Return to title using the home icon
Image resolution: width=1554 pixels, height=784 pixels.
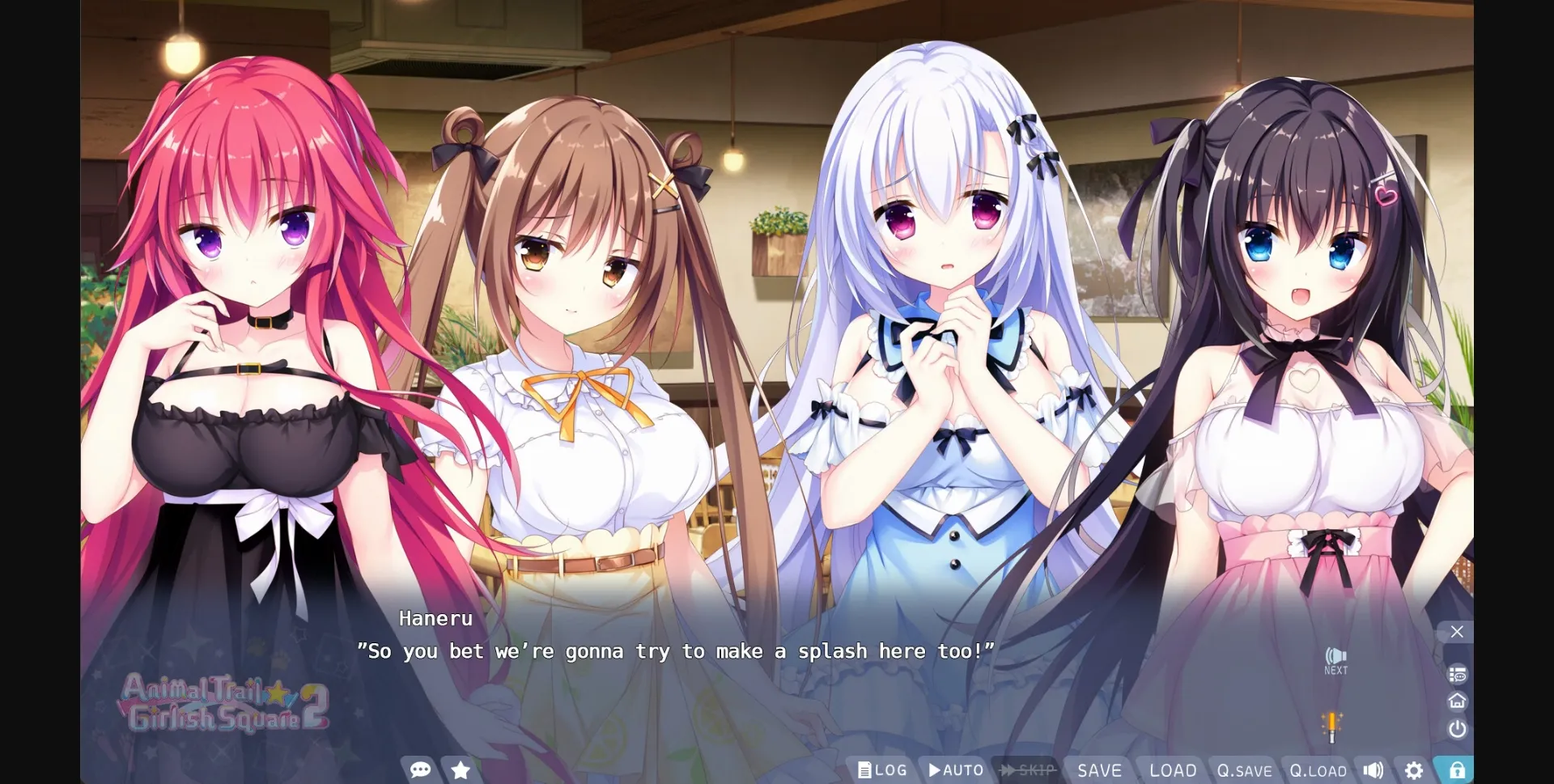point(1457,701)
